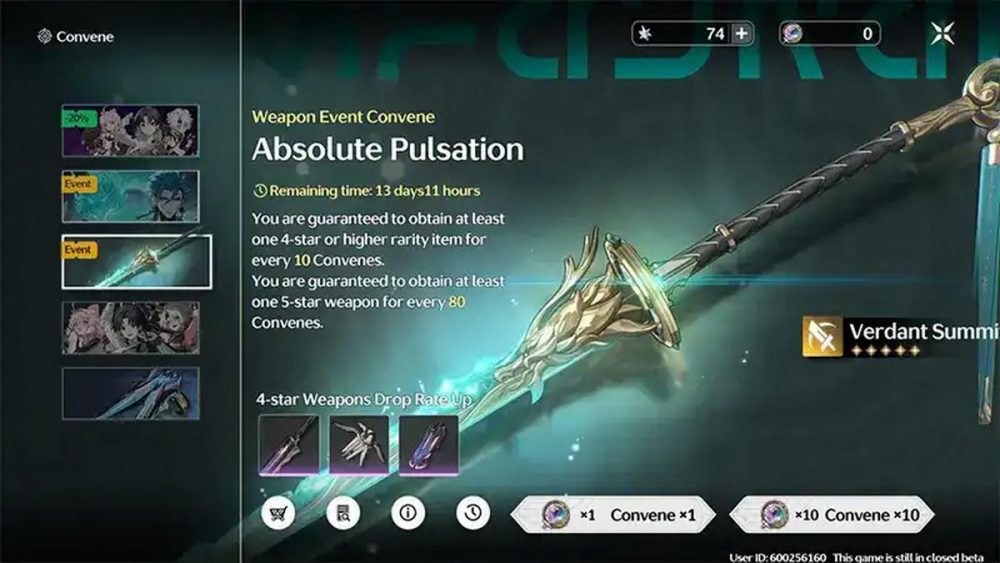Select the Event weapon banner with the green sword
1000x563 pixels.
pos(136,262)
